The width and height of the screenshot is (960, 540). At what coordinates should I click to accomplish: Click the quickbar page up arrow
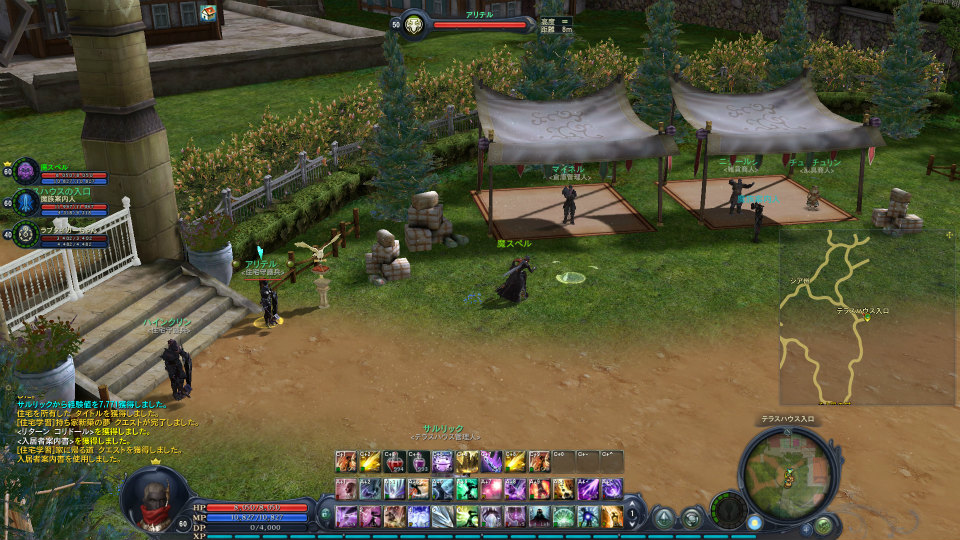click(633, 505)
